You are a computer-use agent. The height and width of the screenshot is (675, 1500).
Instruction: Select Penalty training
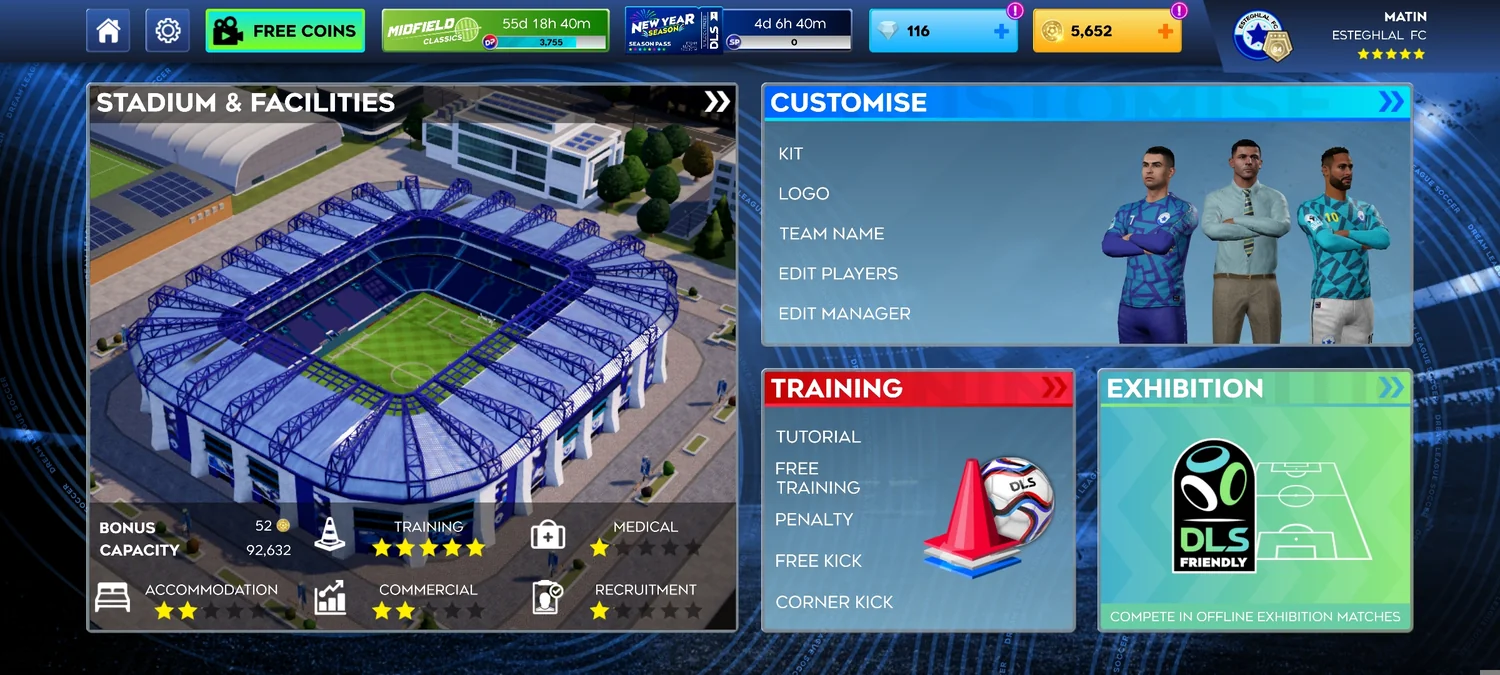pyautogui.click(x=813, y=520)
